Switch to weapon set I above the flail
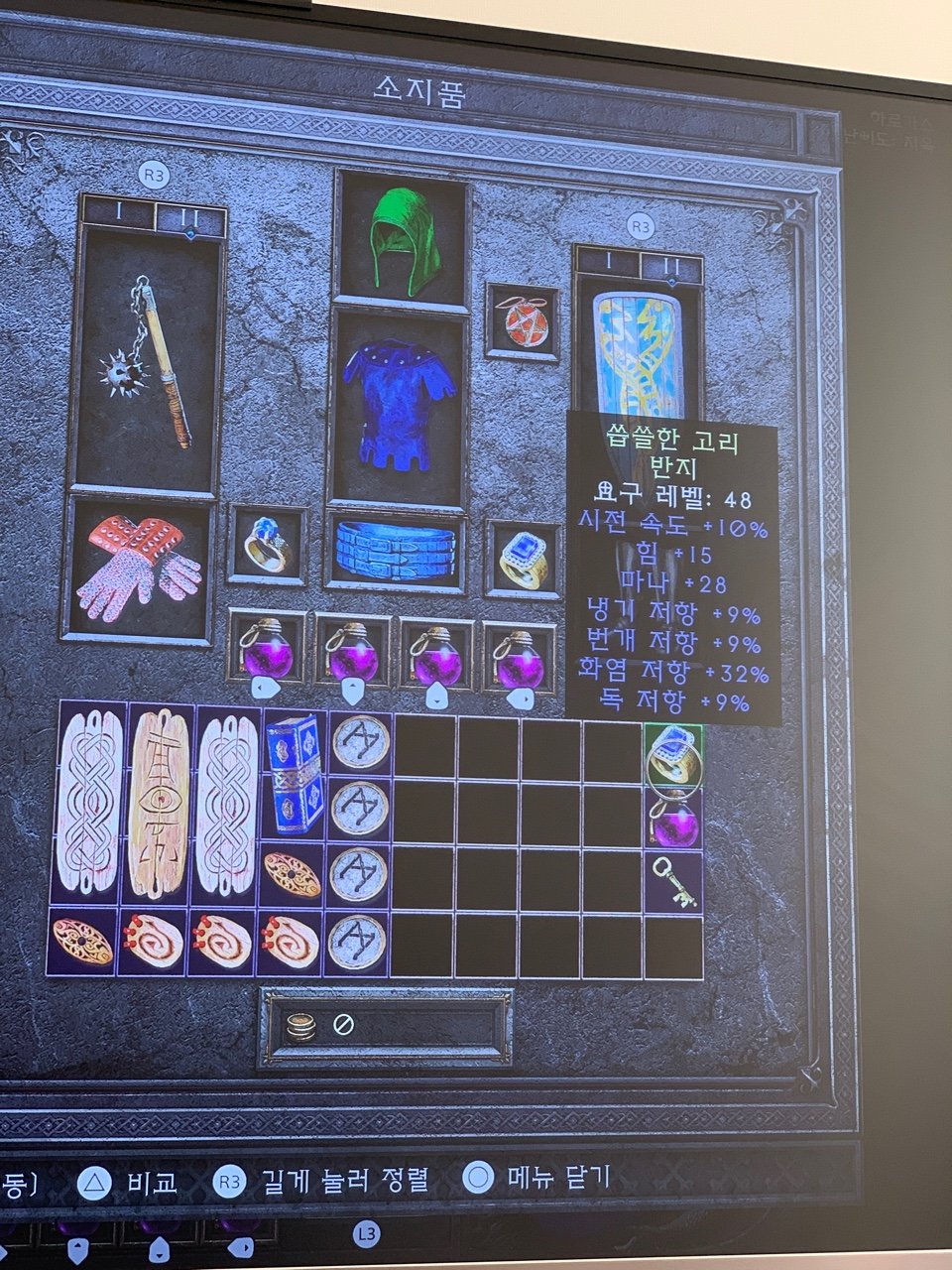 tap(117, 212)
